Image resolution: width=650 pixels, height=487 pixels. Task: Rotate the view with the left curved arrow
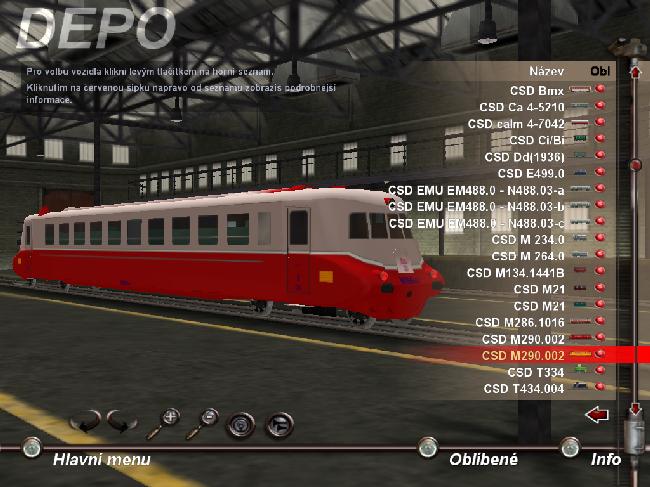click(x=85, y=420)
